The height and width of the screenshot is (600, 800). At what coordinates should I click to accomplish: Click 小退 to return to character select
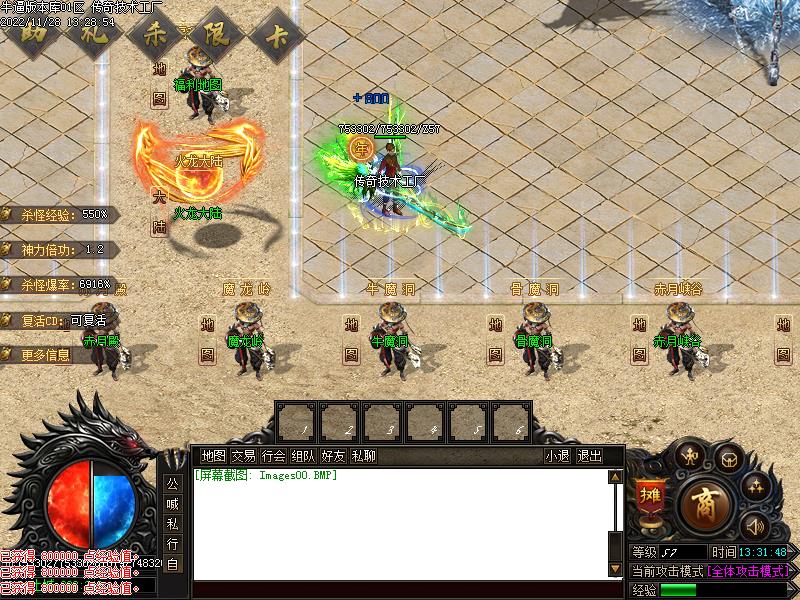(557, 456)
